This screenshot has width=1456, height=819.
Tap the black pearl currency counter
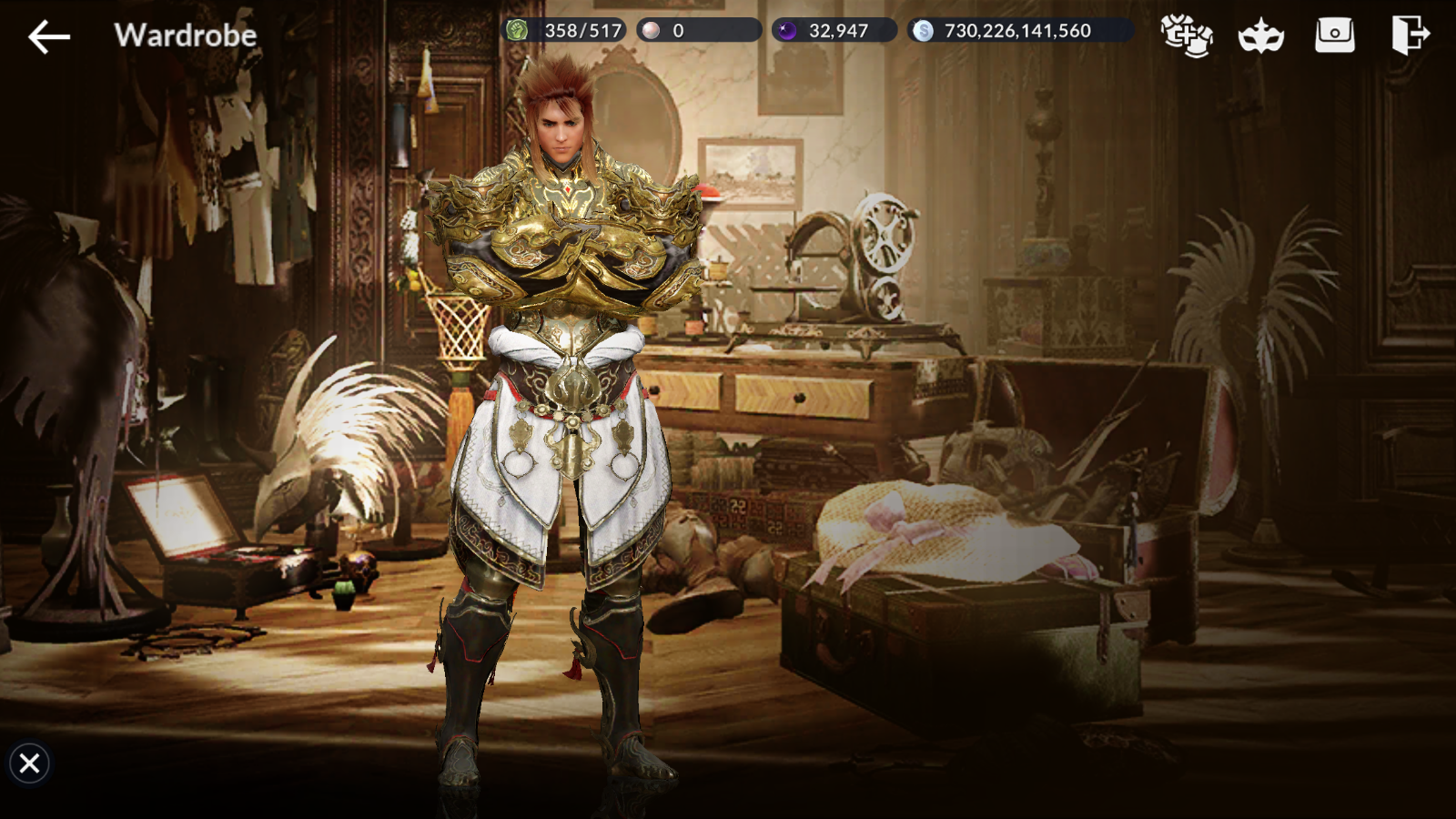click(834, 31)
